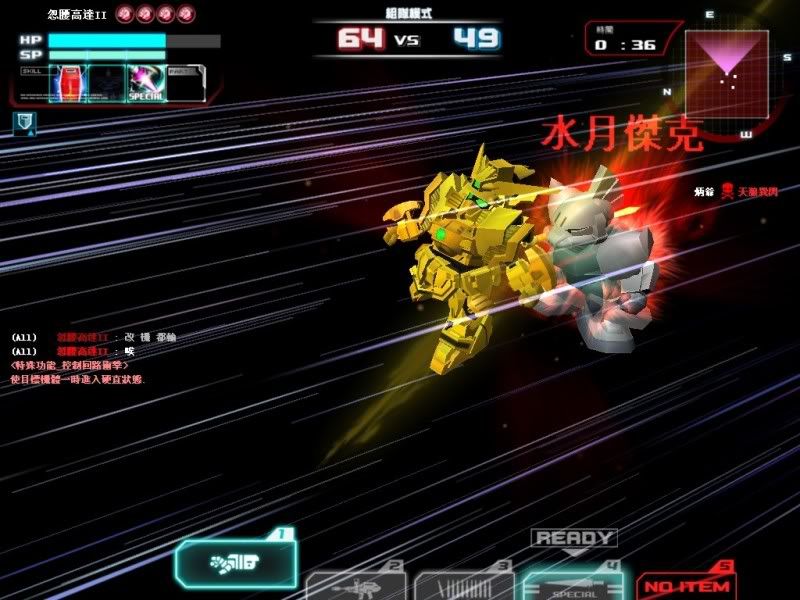
Task: Choose weapon slot 3
Action: tap(464, 585)
